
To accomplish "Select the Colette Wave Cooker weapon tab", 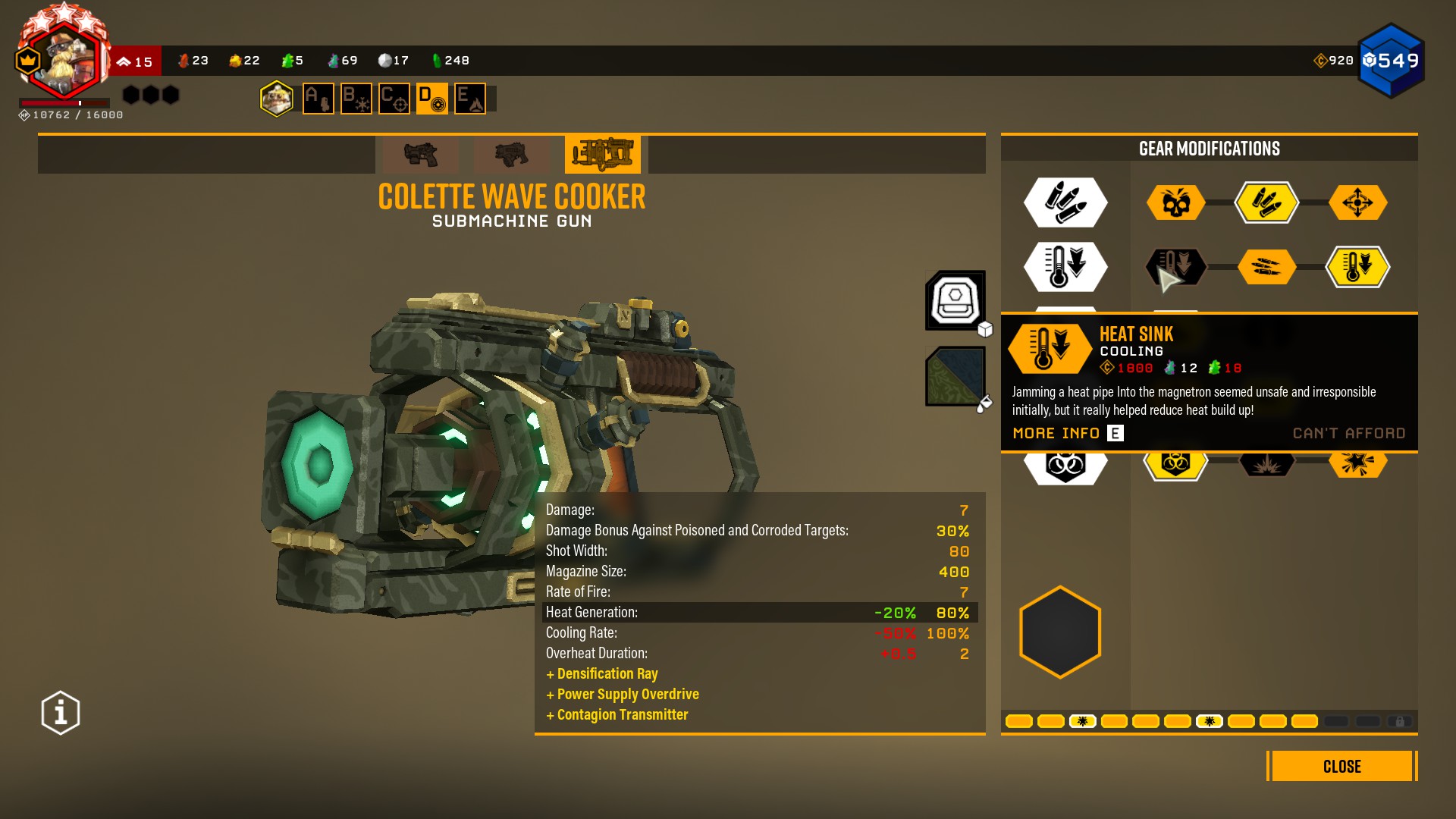I will [x=603, y=155].
